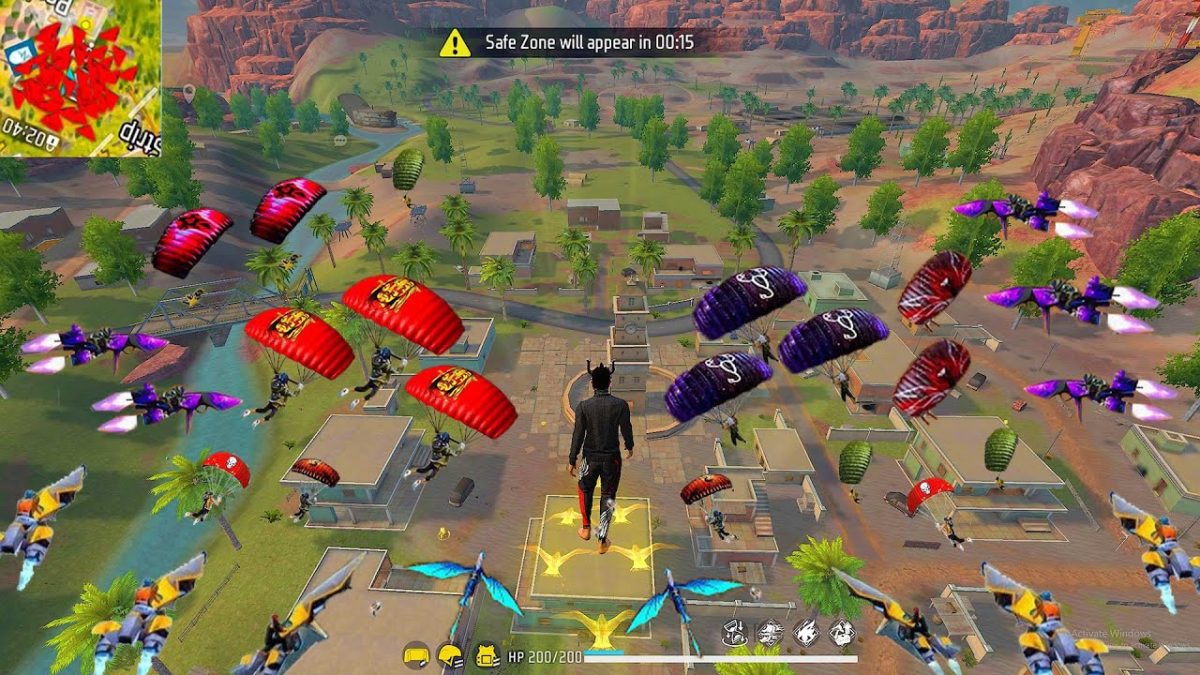Trigger the rightmost skill icon with the up arrow
Image resolution: width=1200 pixels, height=675 pixels.
coord(841,632)
